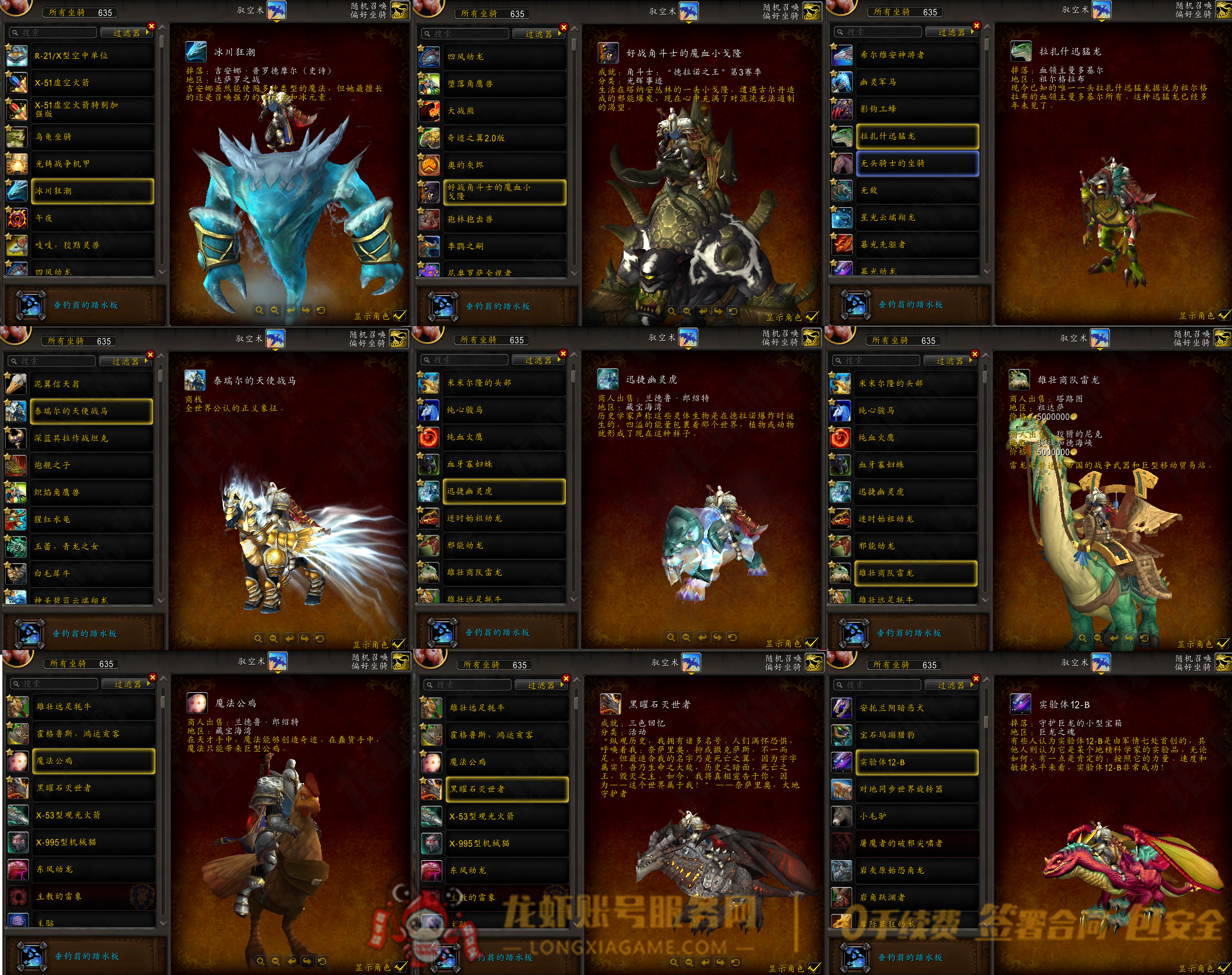Select 好战角斗士的魔血小戈隆 in the list
The image size is (1232, 975).
[505, 192]
